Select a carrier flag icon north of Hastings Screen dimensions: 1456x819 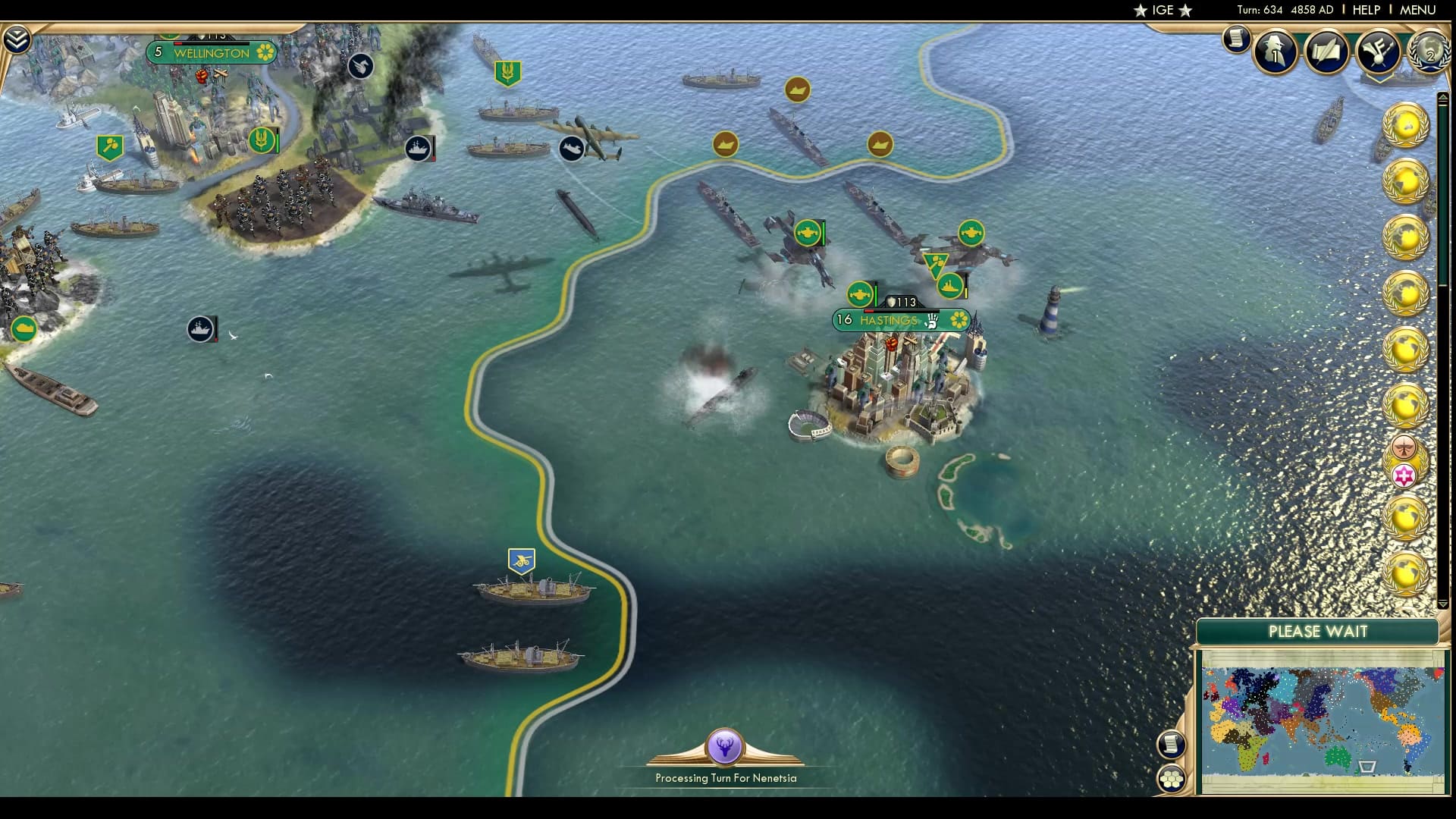(808, 232)
